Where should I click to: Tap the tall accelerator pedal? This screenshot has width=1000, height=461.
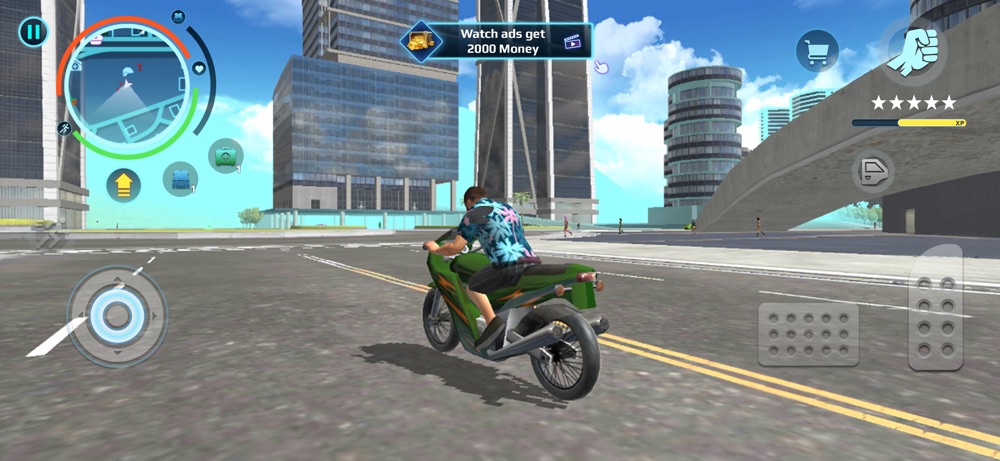[935, 308]
